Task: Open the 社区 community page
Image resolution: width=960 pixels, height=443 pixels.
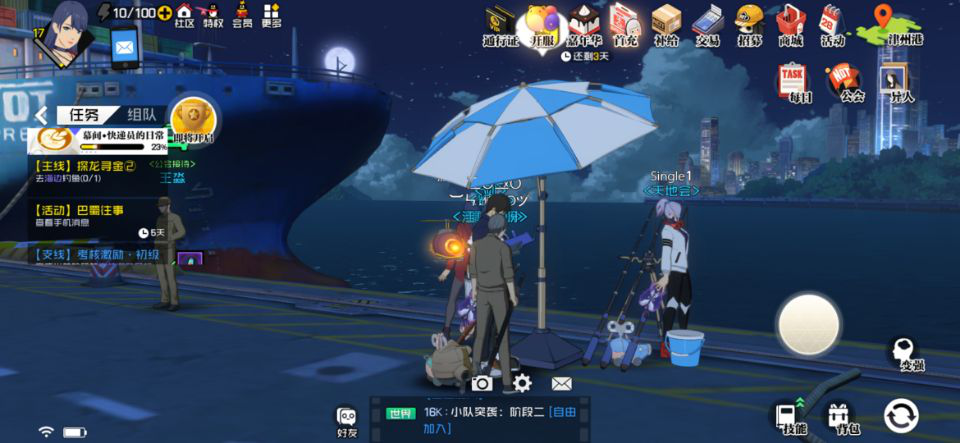Action: (185, 15)
